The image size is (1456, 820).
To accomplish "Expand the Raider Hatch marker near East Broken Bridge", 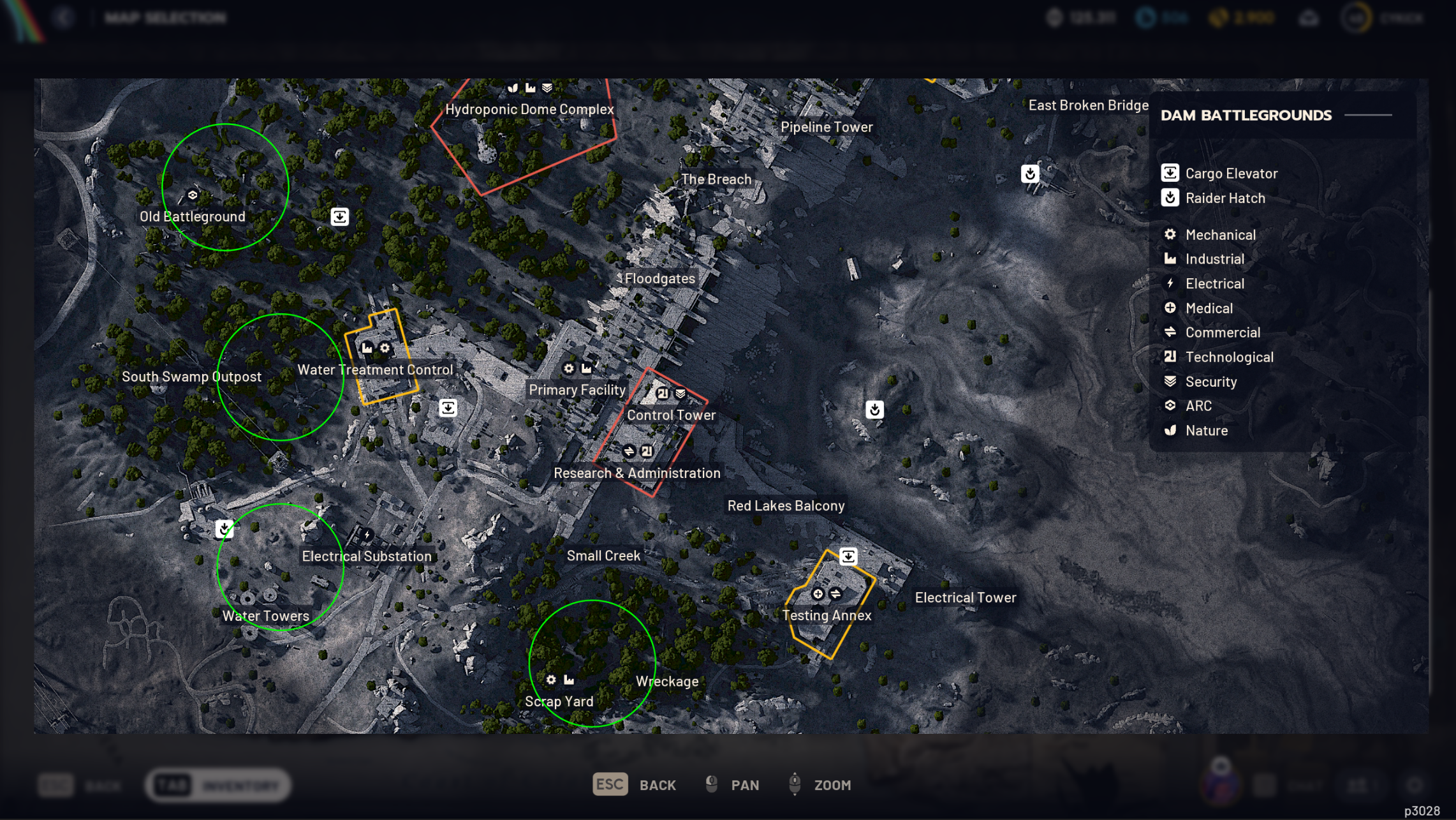I will (1031, 173).
